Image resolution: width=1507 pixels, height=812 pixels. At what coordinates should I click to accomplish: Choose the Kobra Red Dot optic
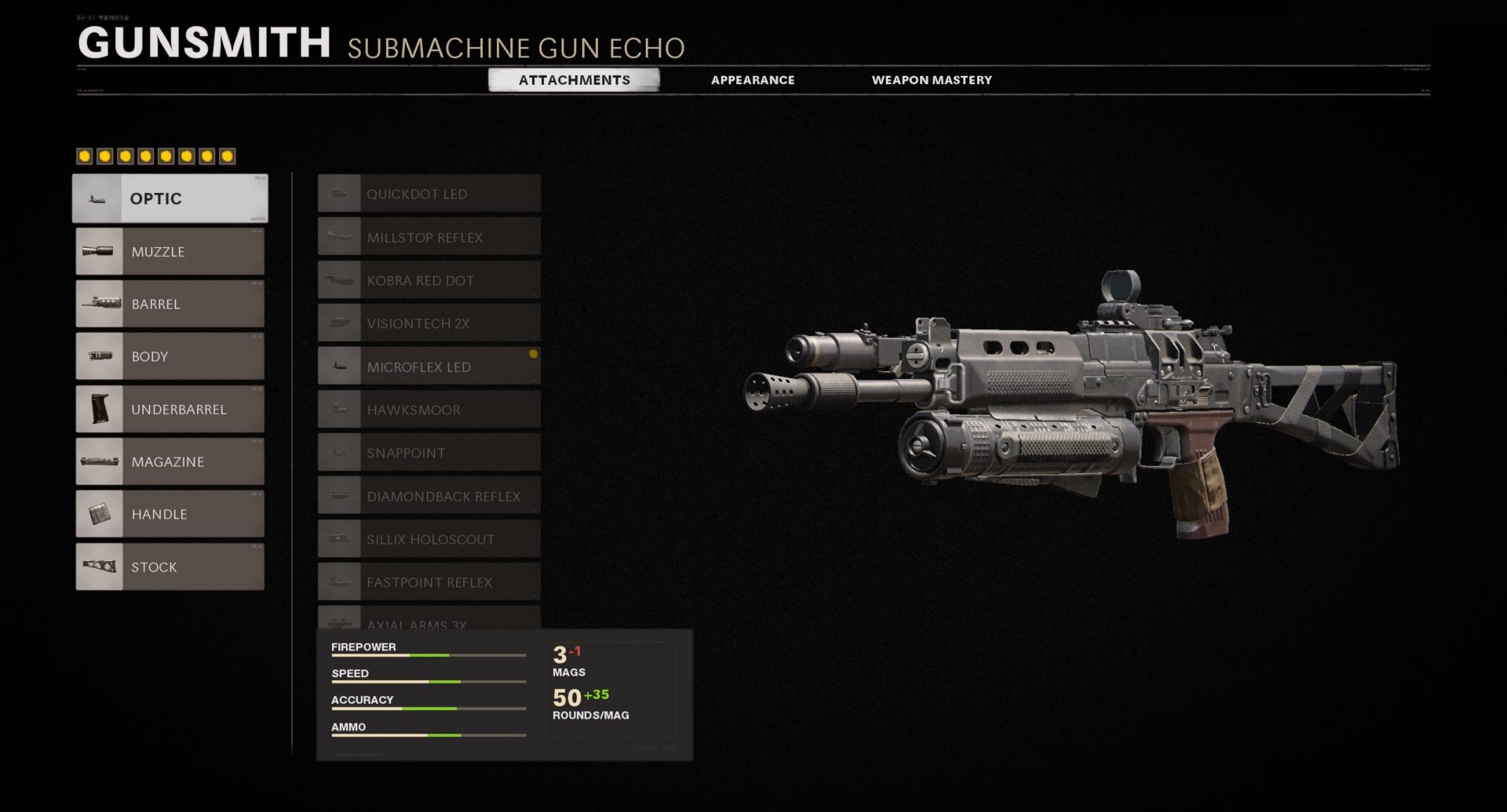(x=429, y=280)
